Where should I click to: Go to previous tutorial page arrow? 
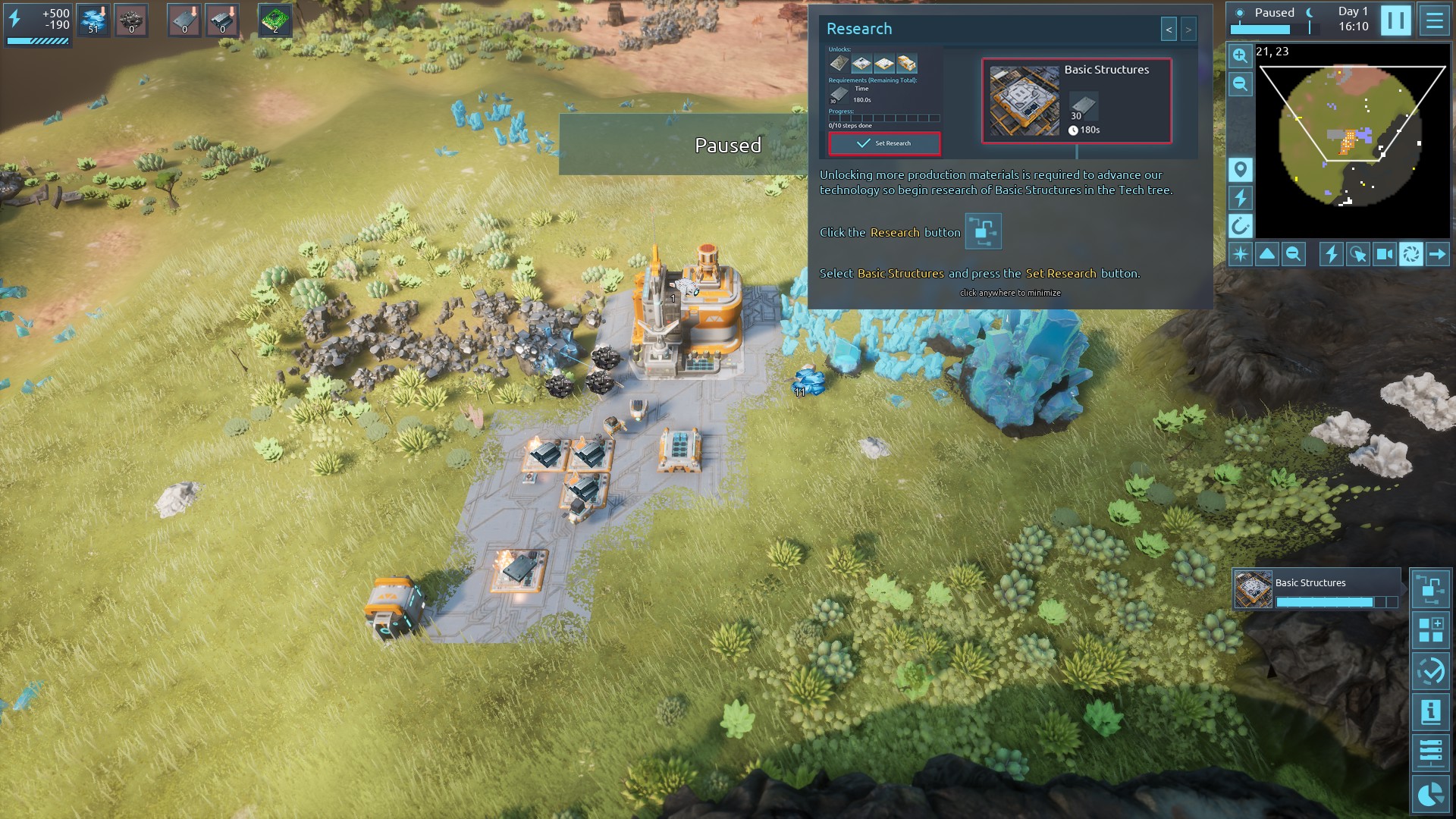tap(1169, 30)
